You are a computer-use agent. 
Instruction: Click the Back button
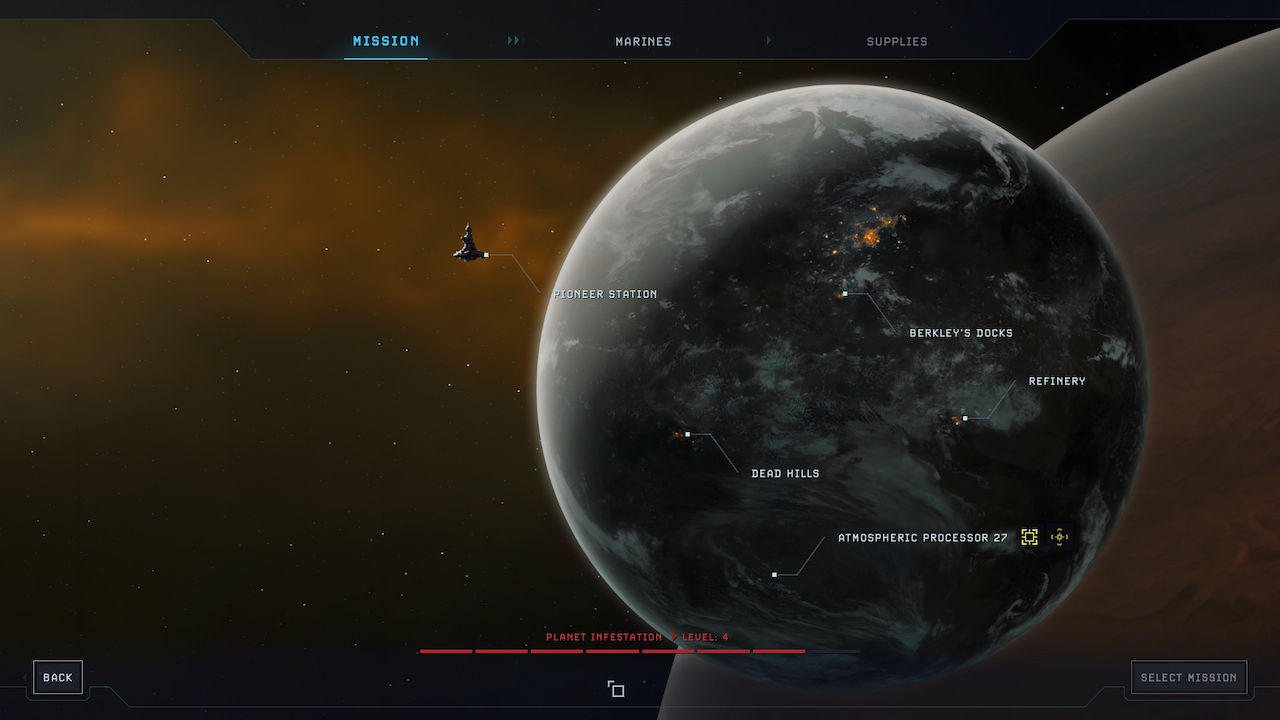(x=58, y=677)
